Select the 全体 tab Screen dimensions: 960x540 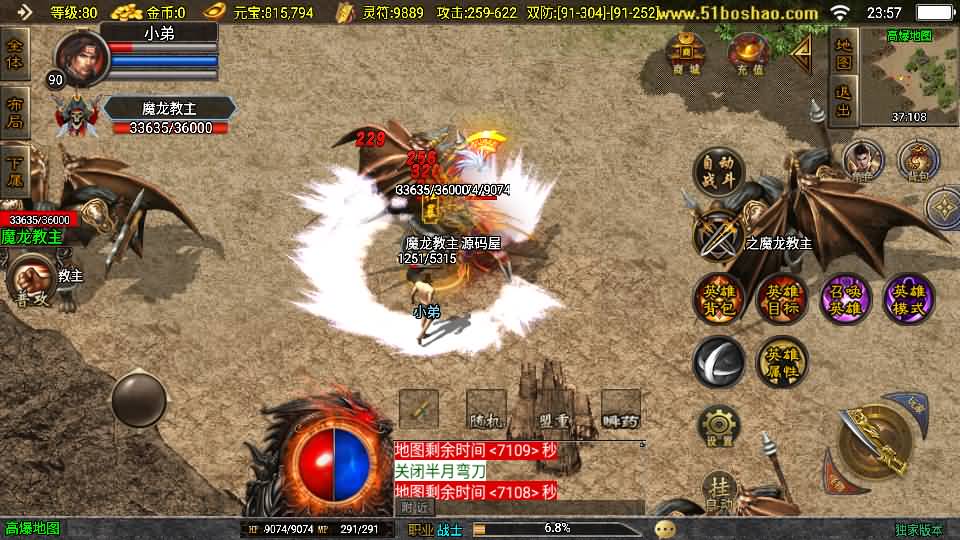[15, 52]
